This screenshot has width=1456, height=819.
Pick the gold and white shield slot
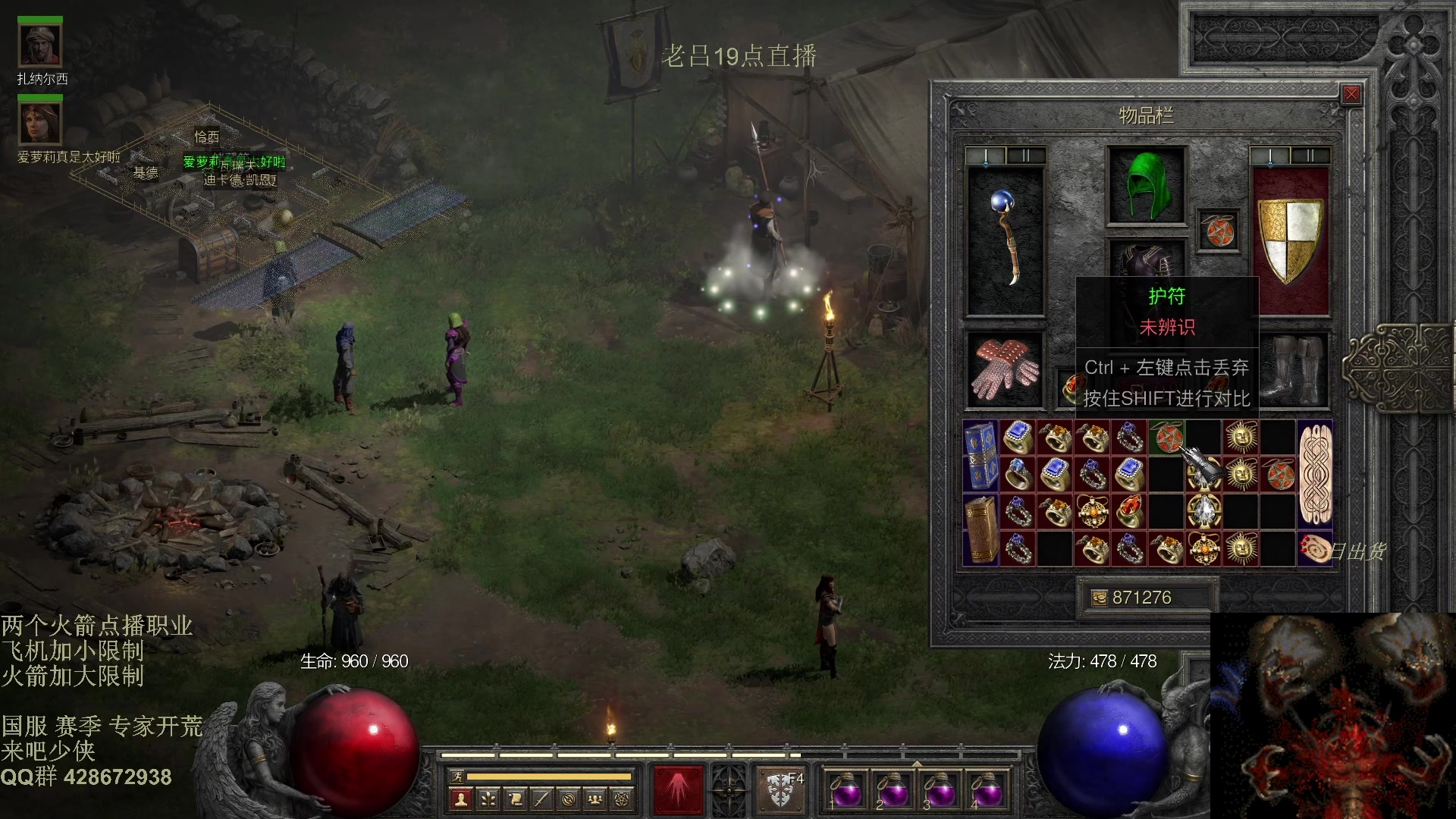(1290, 240)
